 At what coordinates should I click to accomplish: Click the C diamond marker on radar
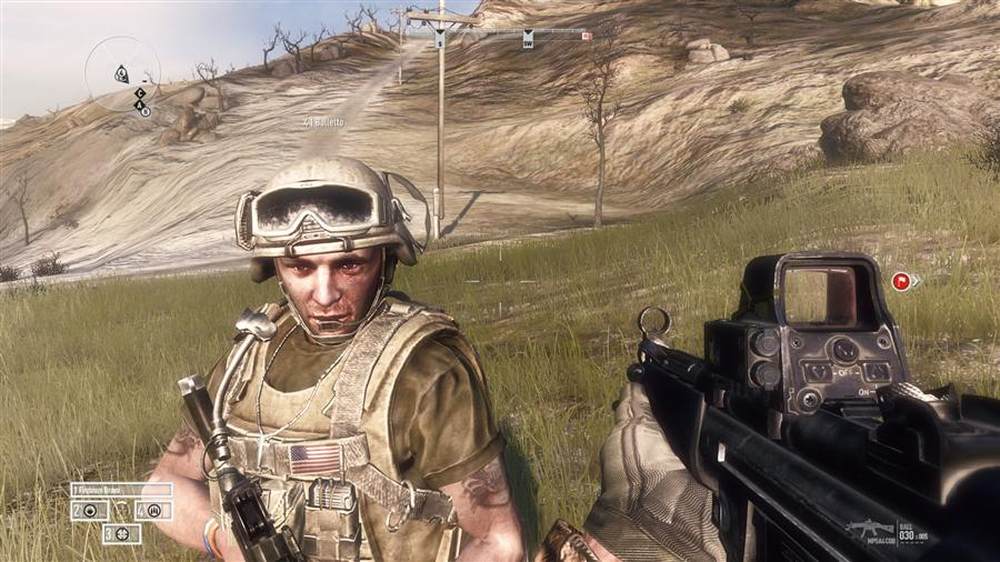click(x=140, y=93)
